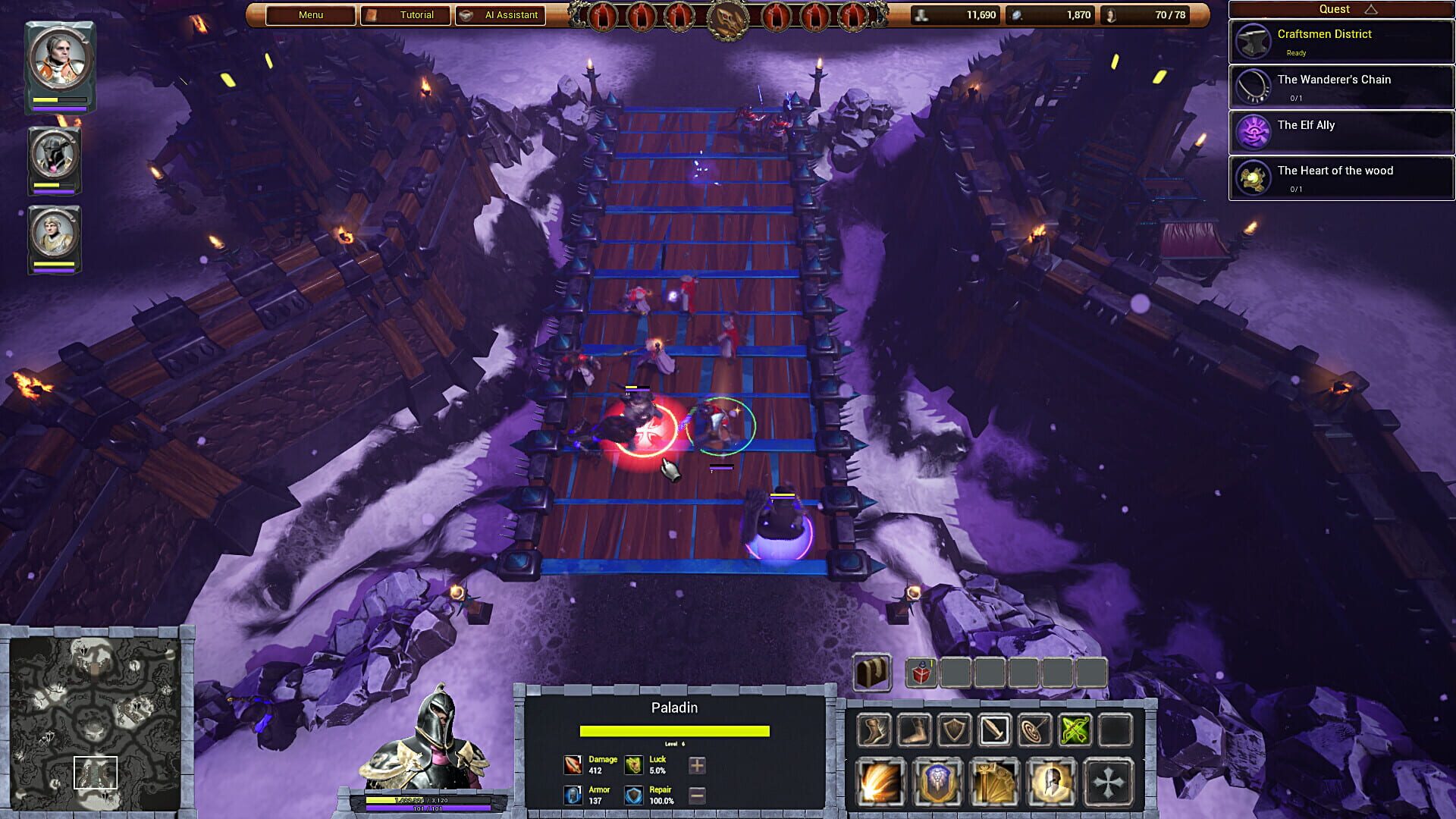Click the Paladin's yellow experience bar
Image resolution: width=1456 pixels, height=819 pixels.
[675, 730]
